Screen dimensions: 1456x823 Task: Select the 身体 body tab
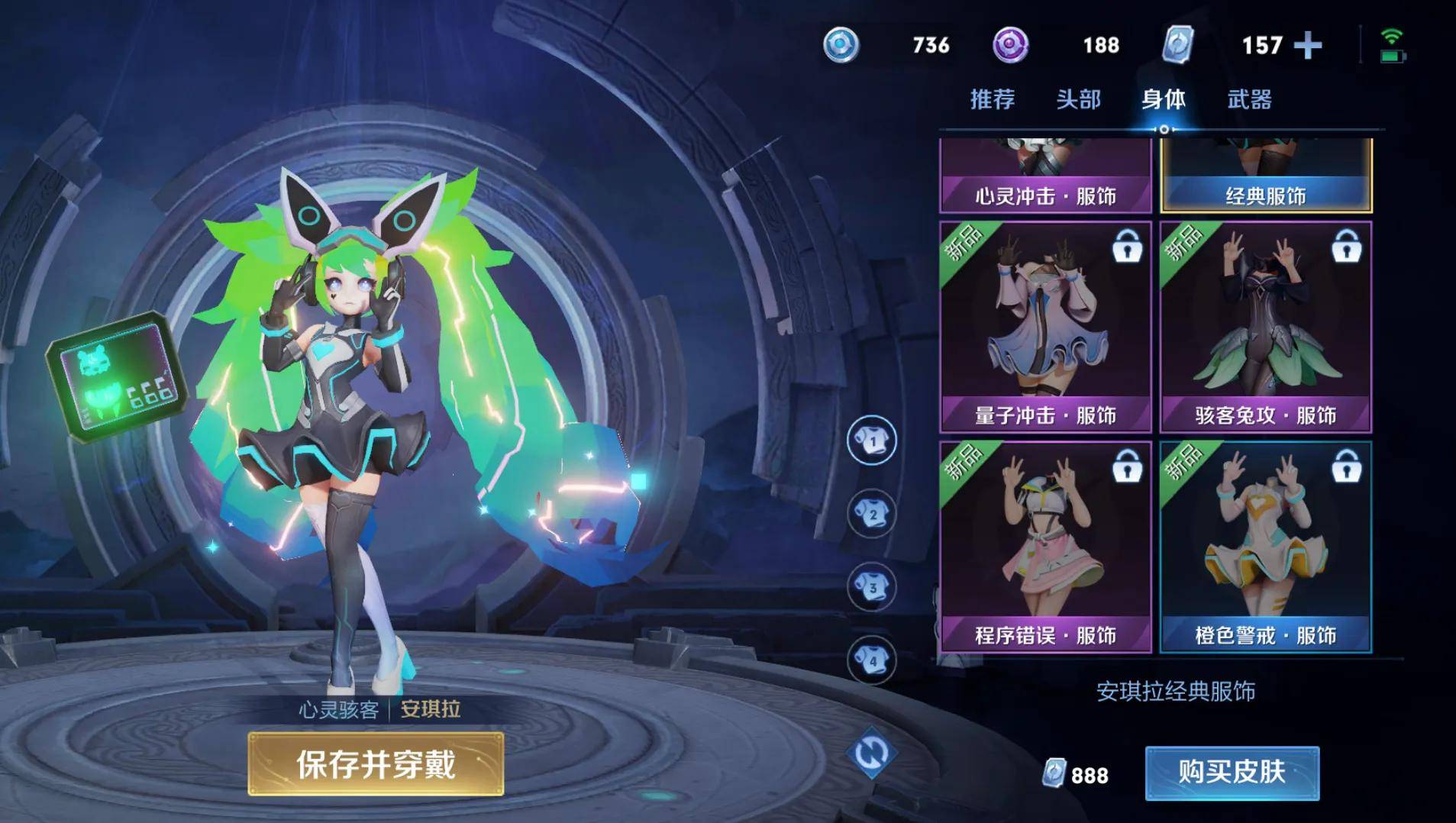tap(1163, 99)
